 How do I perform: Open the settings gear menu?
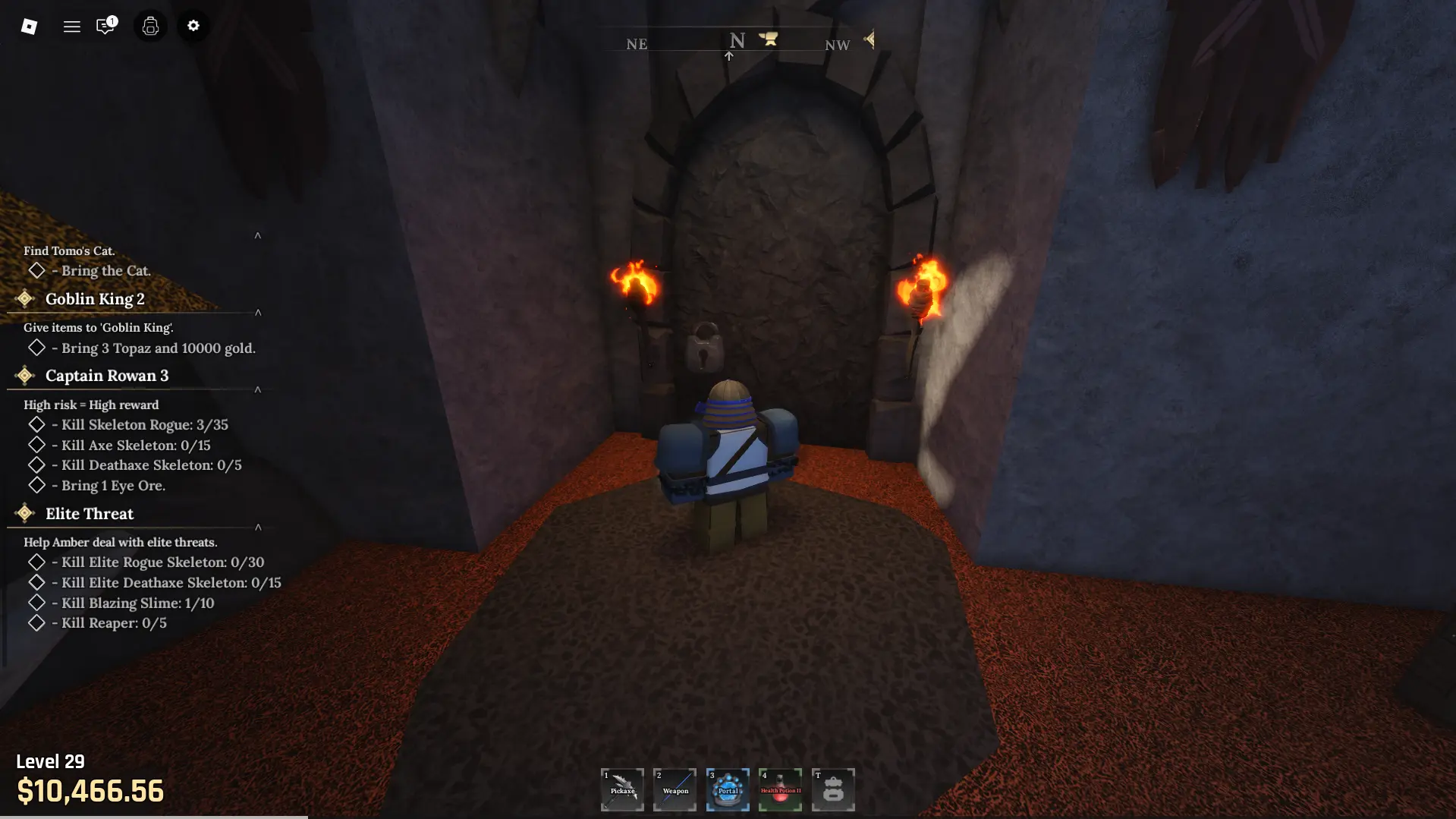[x=193, y=26]
